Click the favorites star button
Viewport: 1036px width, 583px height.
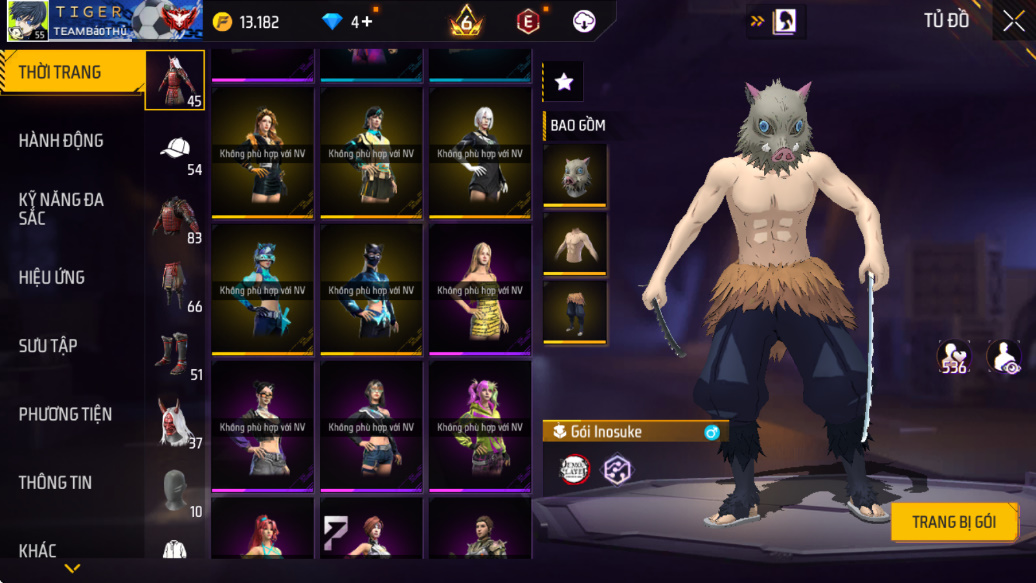(x=564, y=82)
